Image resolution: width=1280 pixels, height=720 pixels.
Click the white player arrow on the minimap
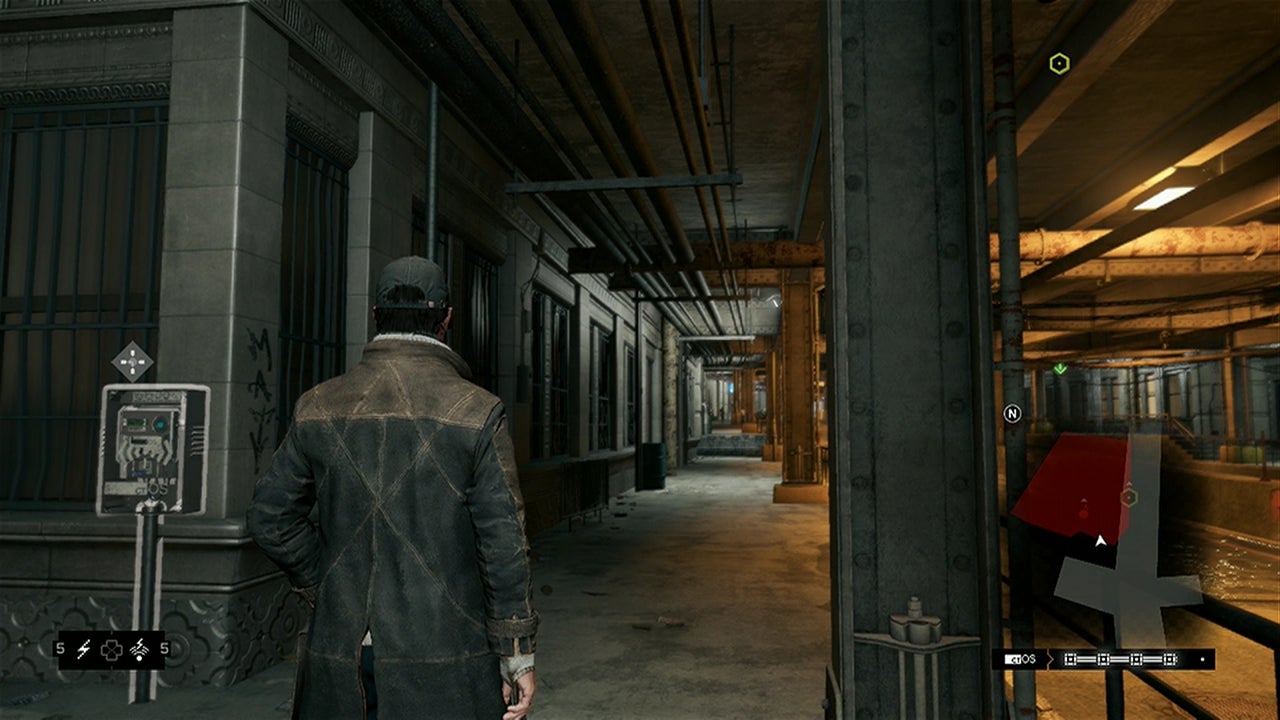(x=1101, y=541)
